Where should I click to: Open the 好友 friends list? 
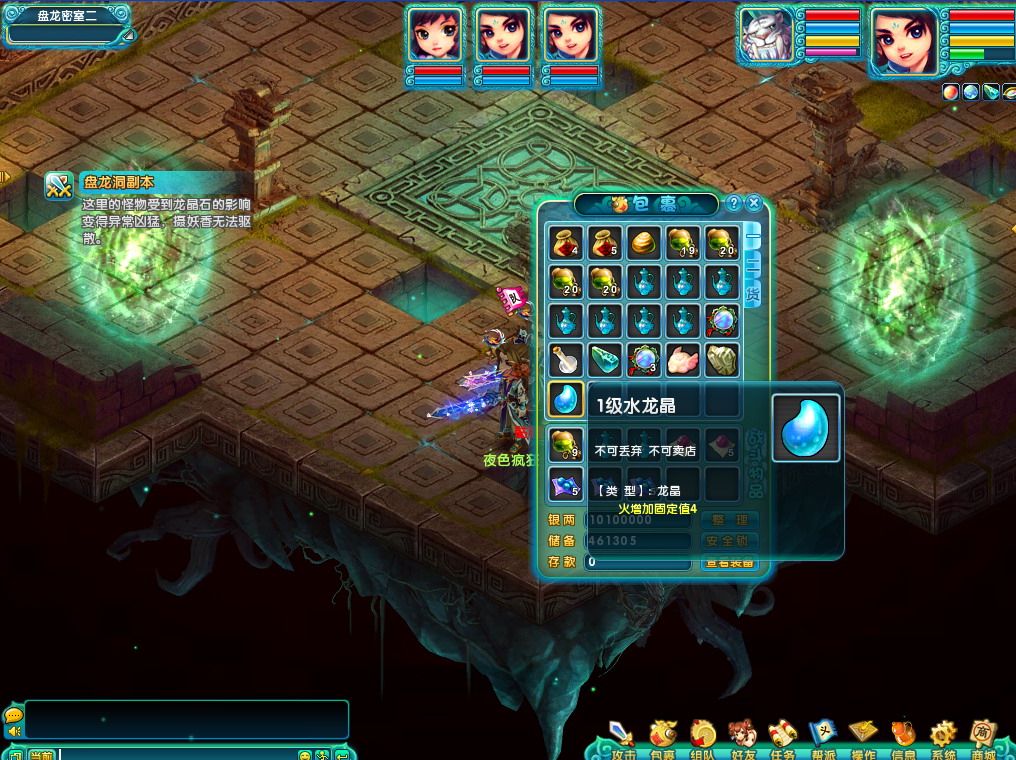(x=743, y=740)
